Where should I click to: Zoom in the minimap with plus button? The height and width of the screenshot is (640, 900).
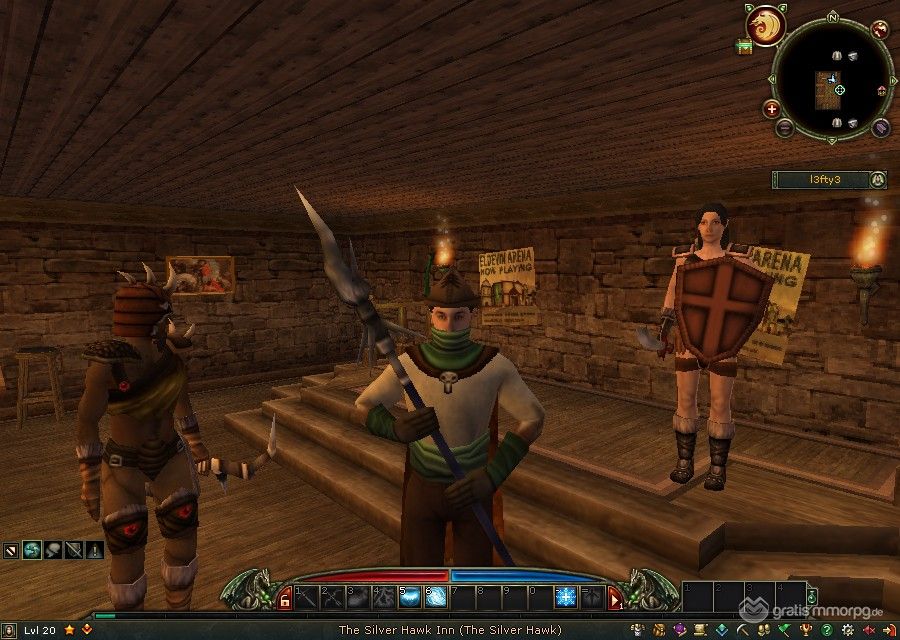tap(772, 108)
